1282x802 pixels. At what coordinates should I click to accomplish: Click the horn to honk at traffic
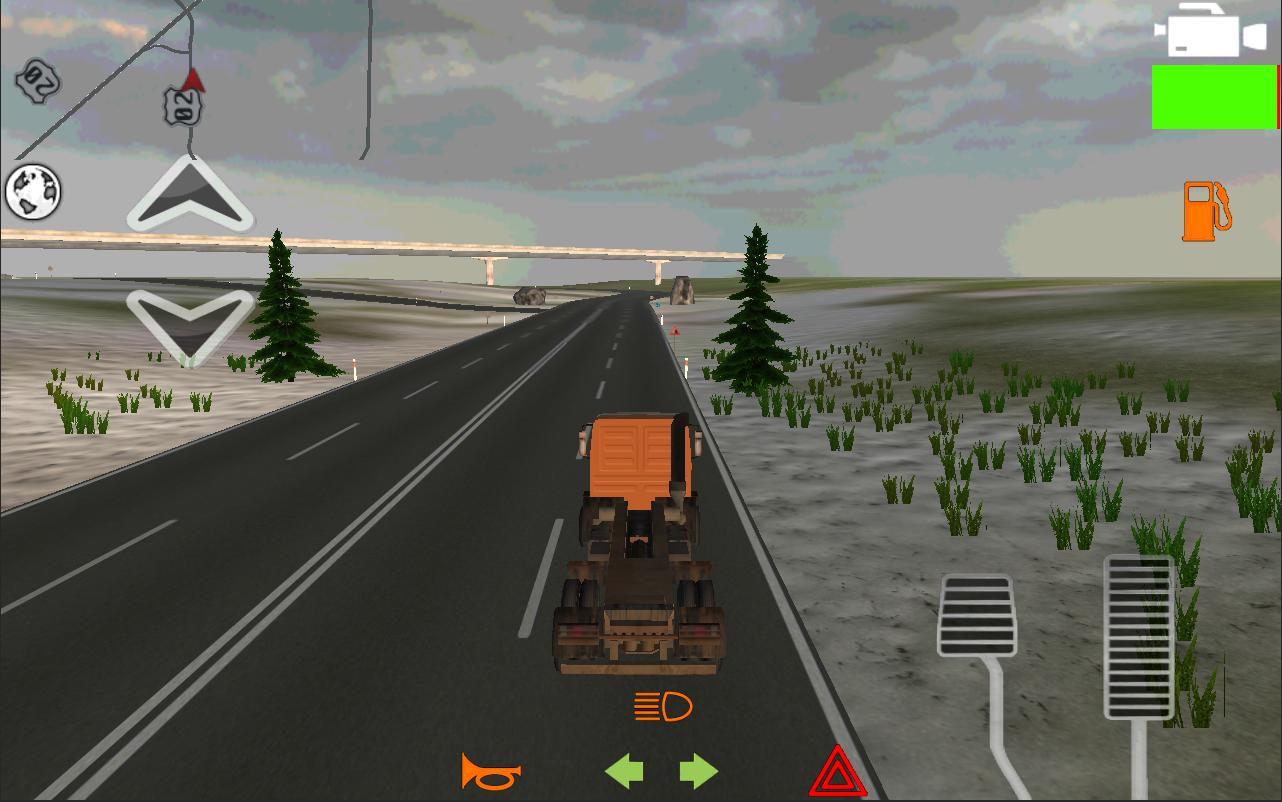(492, 770)
